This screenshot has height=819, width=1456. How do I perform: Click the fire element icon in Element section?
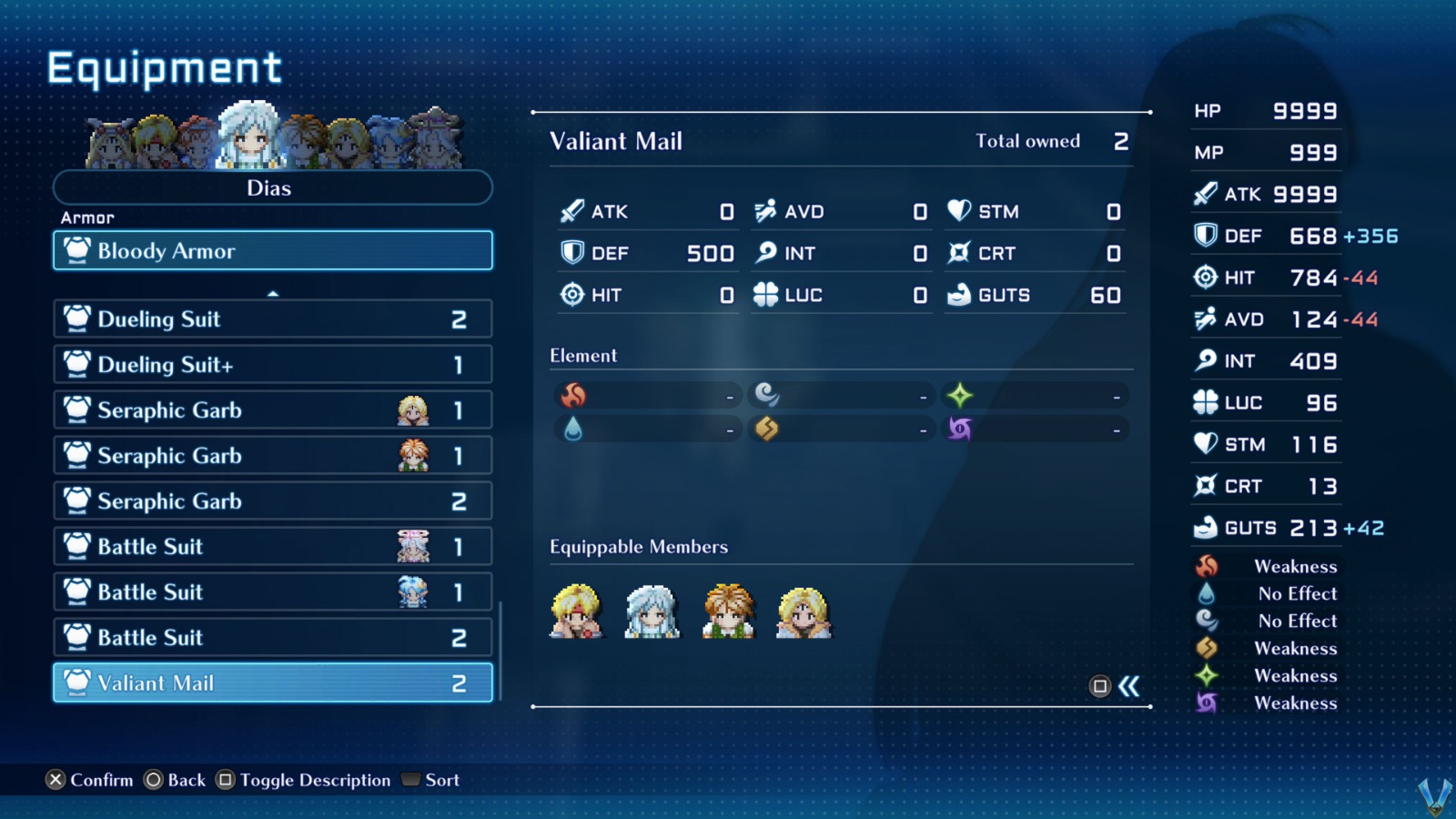[573, 394]
